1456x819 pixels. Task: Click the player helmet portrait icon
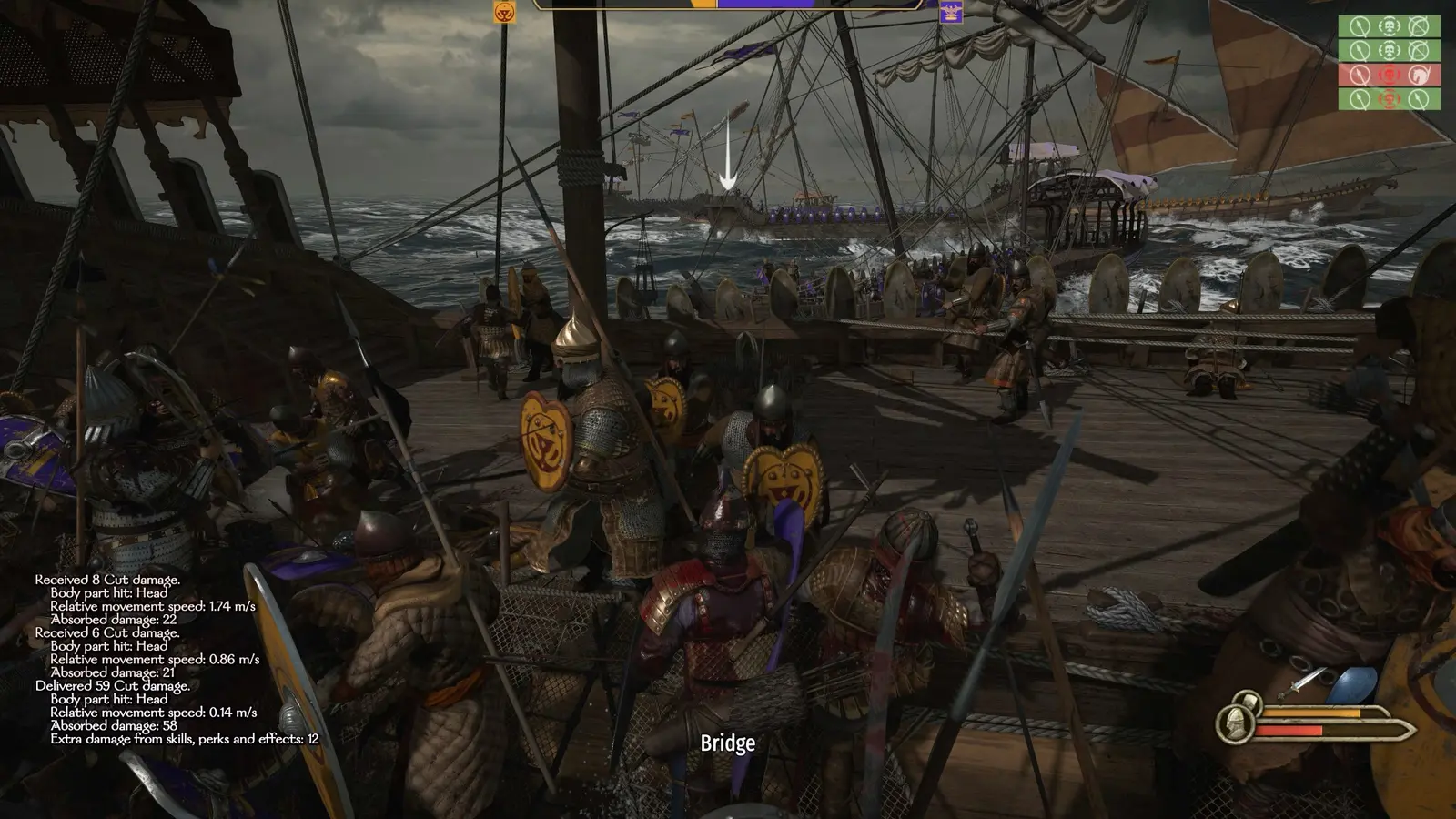(x=1237, y=723)
